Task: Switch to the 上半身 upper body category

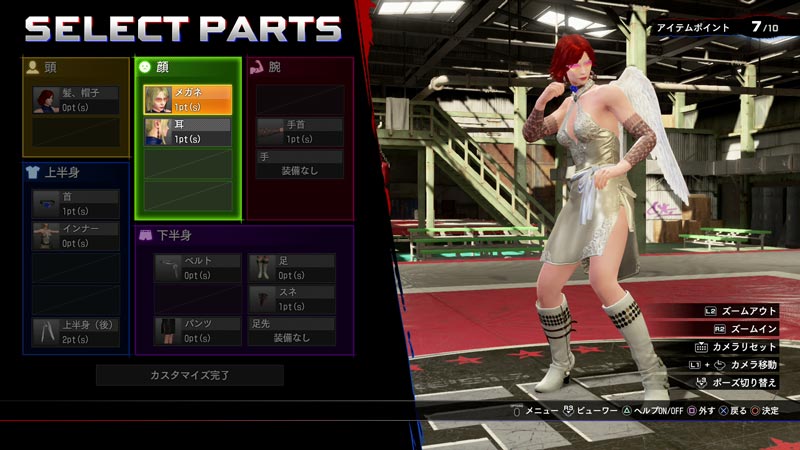Action: tap(76, 172)
